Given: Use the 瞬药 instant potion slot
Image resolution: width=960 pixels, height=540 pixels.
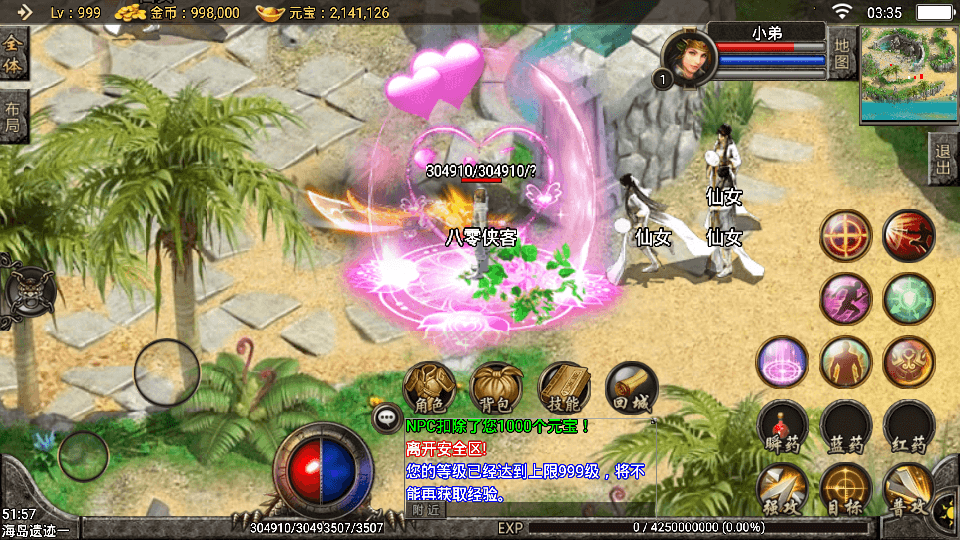Looking at the screenshot, I should (x=783, y=428).
